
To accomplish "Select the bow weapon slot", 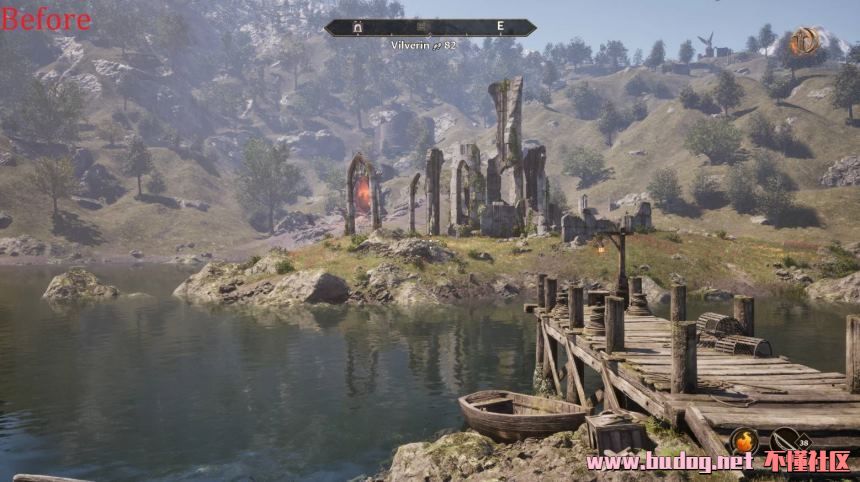I will [x=786, y=440].
